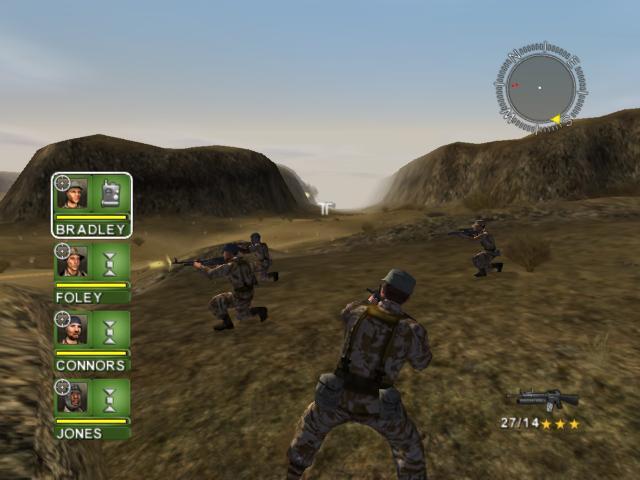640x480 pixels.
Task: Switch to Connors' portrait
Action: point(72,329)
